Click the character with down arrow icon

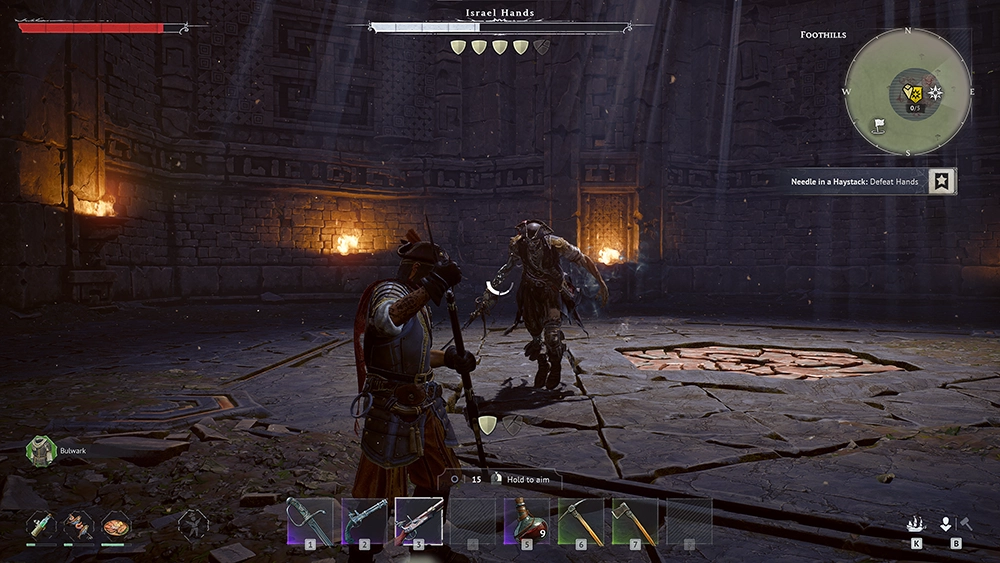946,523
